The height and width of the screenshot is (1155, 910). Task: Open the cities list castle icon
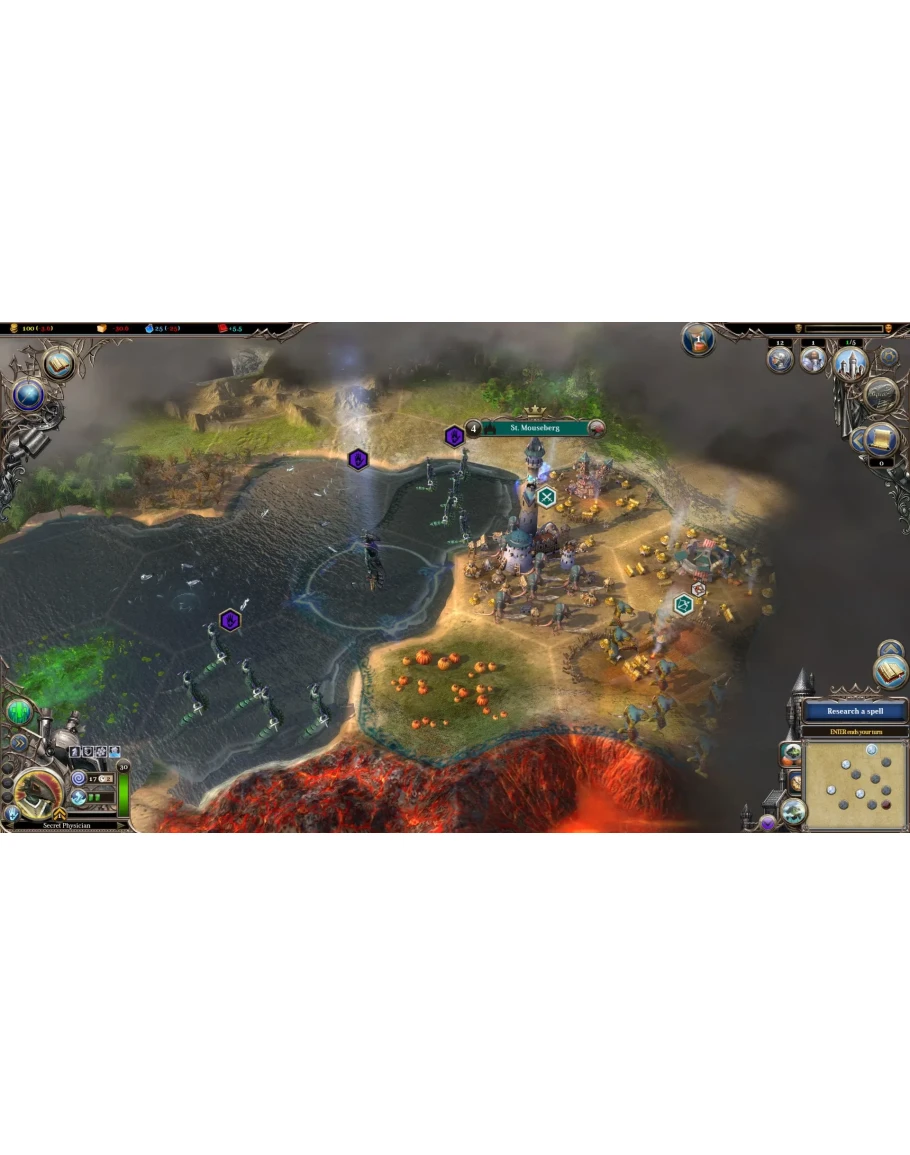[850, 360]
